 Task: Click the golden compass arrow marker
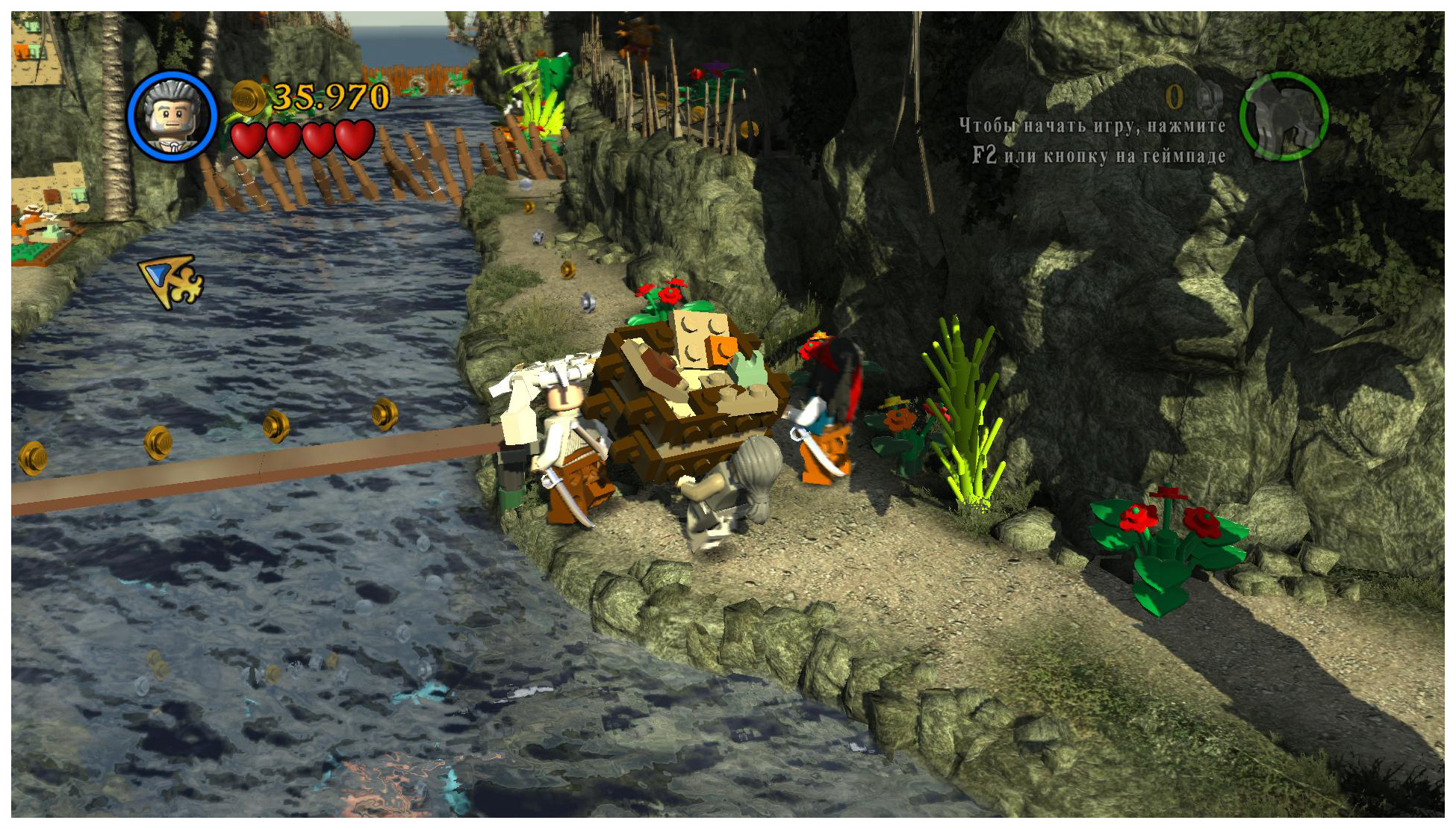(171, 281)
